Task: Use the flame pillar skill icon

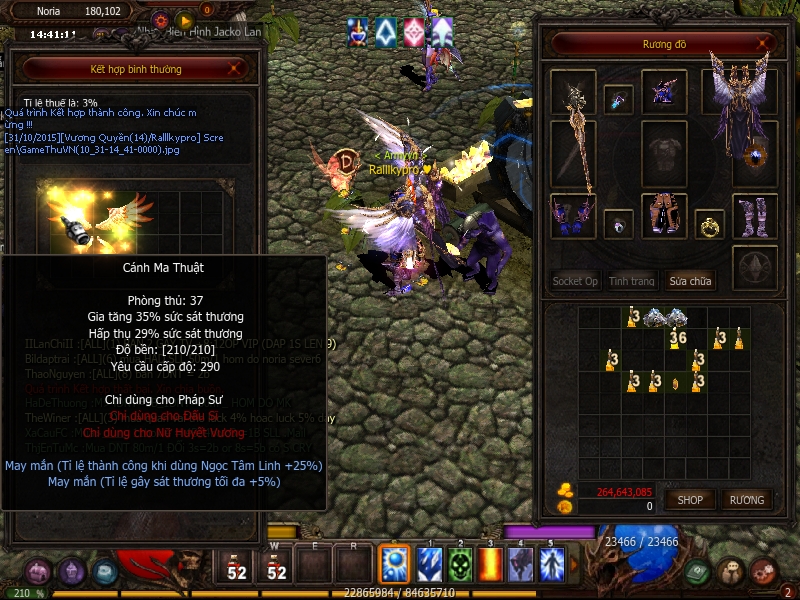Action: (x=491, y=564)
